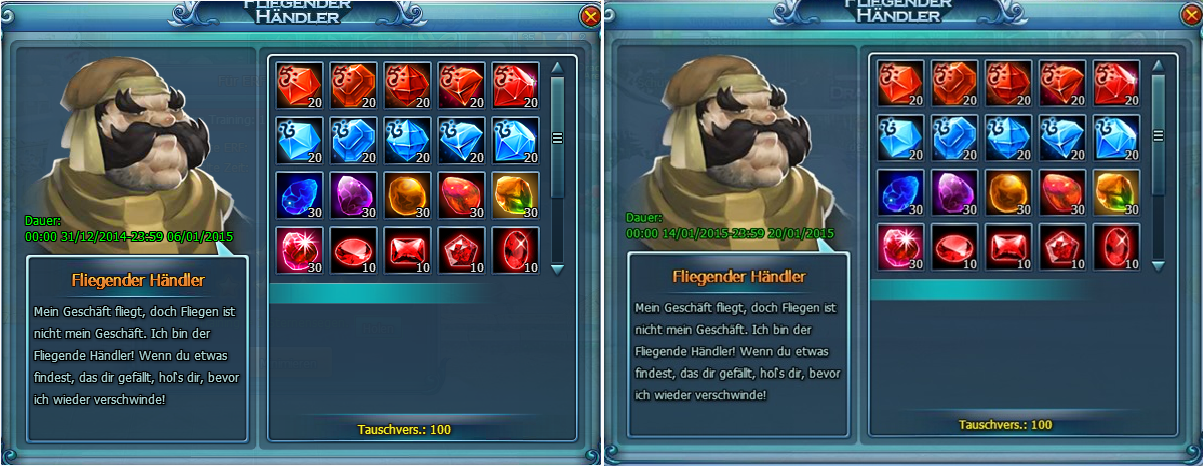
Task: Pick the pentagon-shaped red gem in the 14/01/2015 window
Action: click(1063, 246)
